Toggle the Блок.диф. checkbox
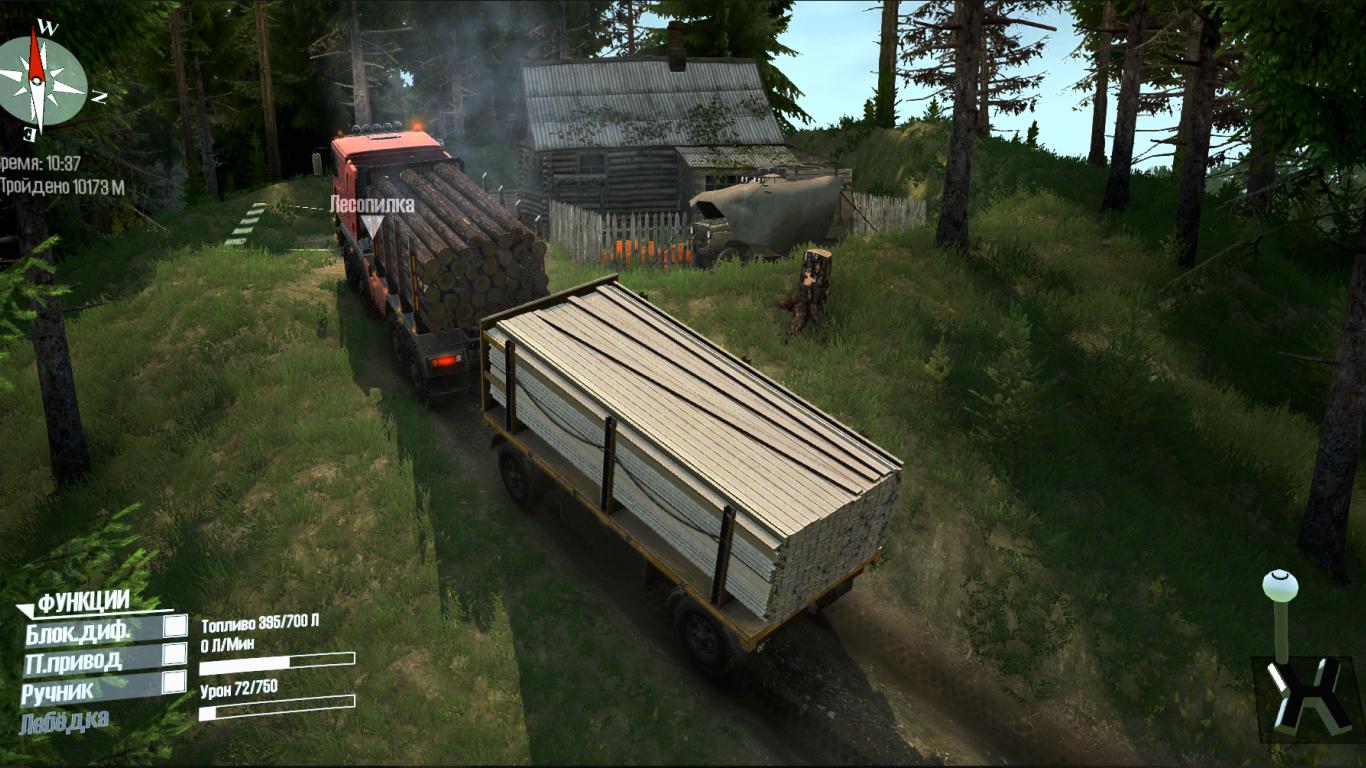This screenshot has height=768, width=1366. pos(175,626)
